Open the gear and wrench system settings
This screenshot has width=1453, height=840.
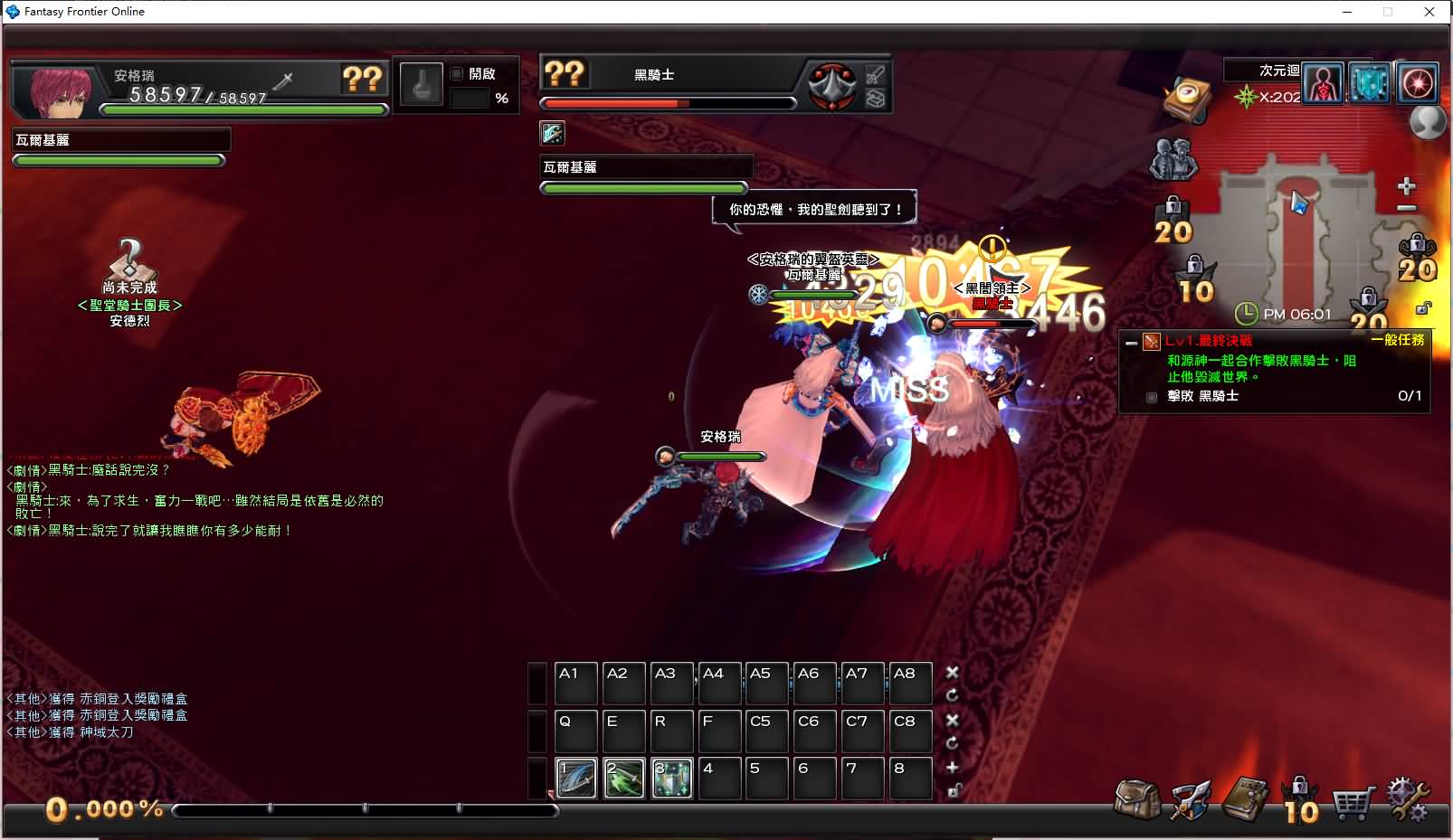pos(1407,798)
